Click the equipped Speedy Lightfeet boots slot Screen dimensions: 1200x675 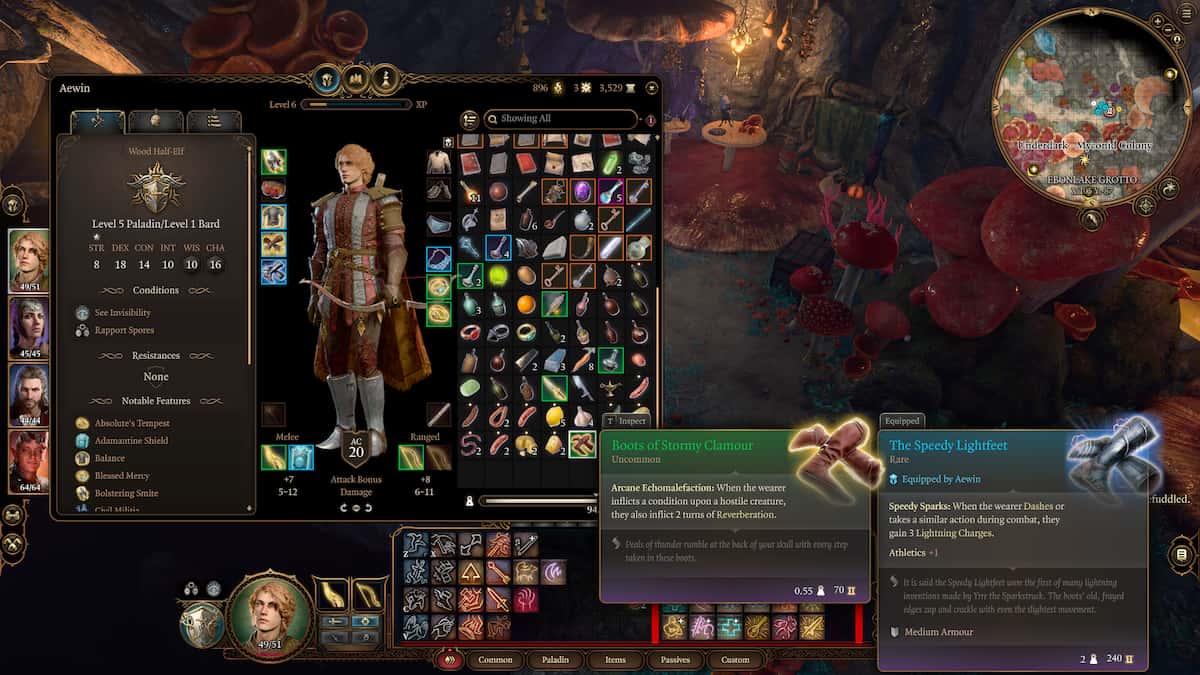click(274, 272)
